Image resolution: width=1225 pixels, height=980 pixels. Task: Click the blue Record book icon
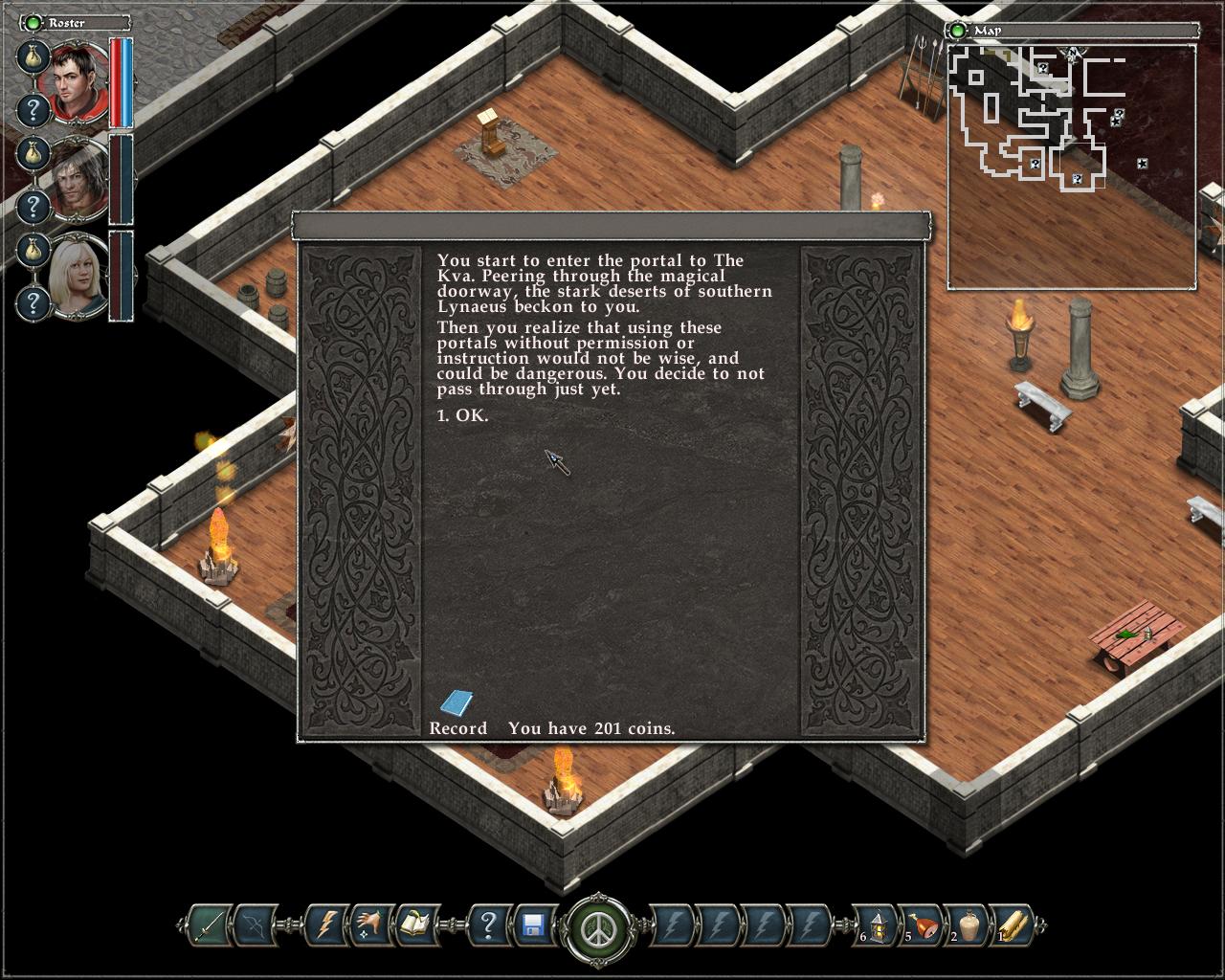(x=457, y=703)
